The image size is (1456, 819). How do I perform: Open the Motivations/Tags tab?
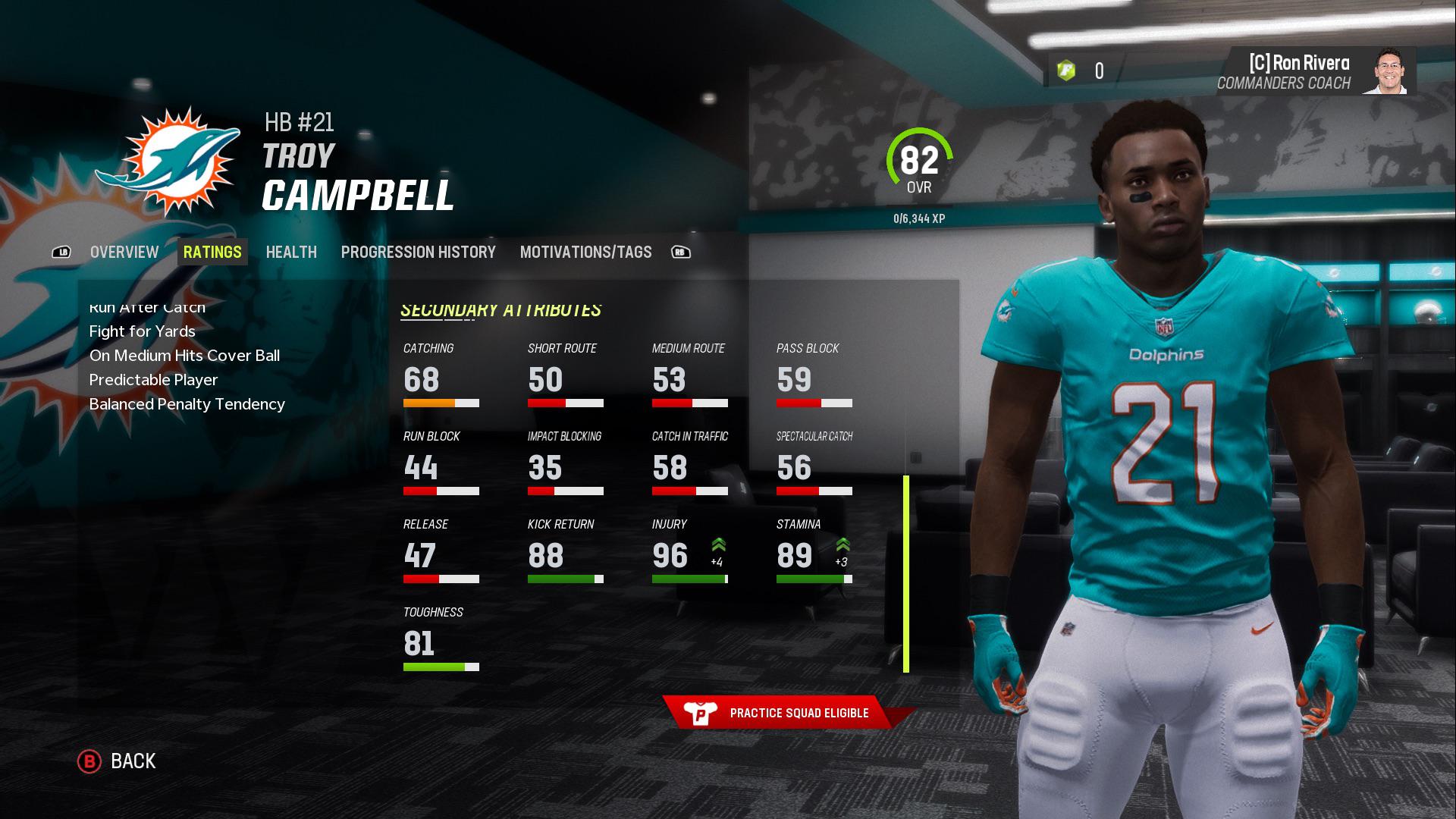coord(585,253)
